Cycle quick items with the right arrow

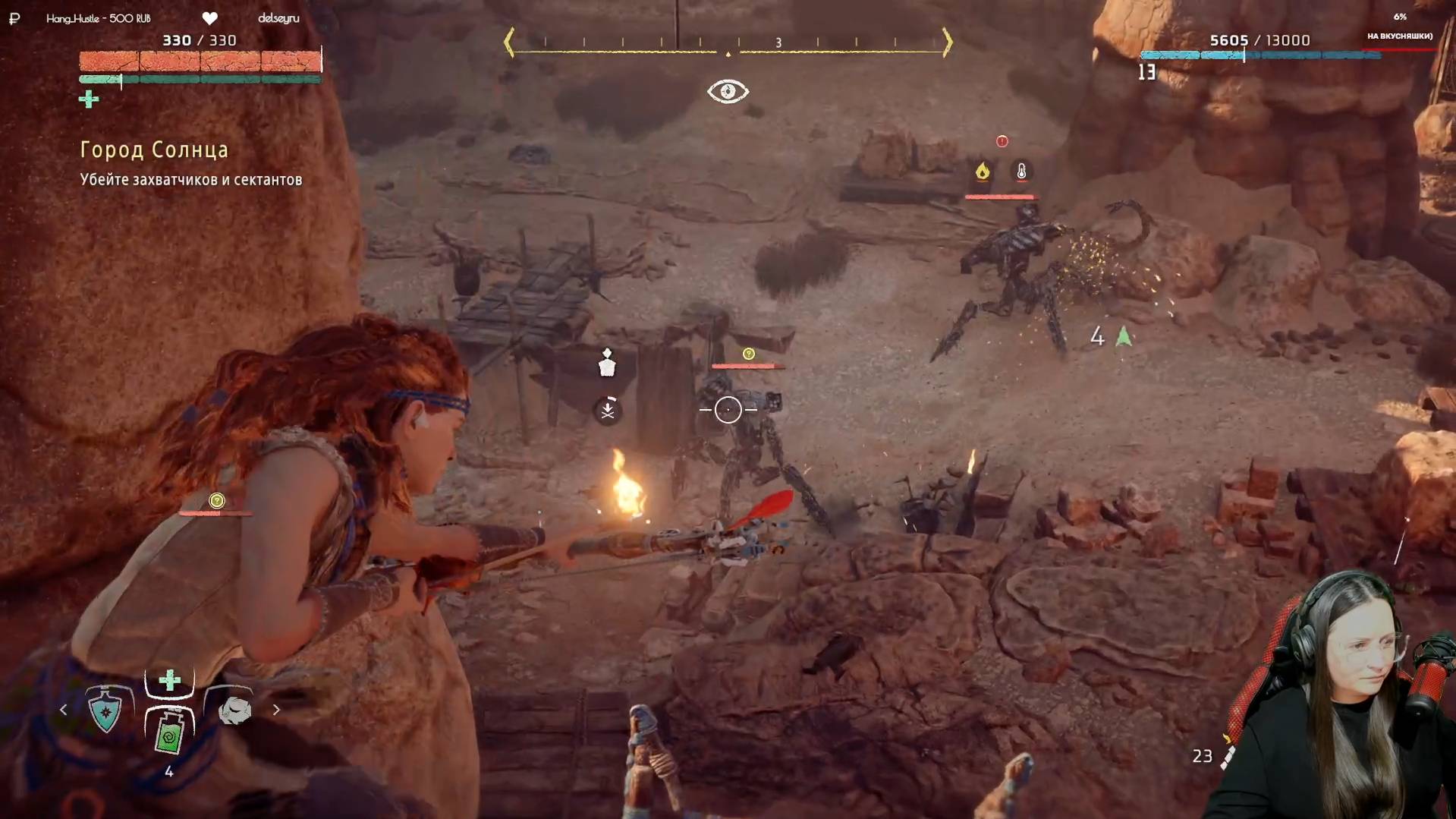click(x=276, y=710)
